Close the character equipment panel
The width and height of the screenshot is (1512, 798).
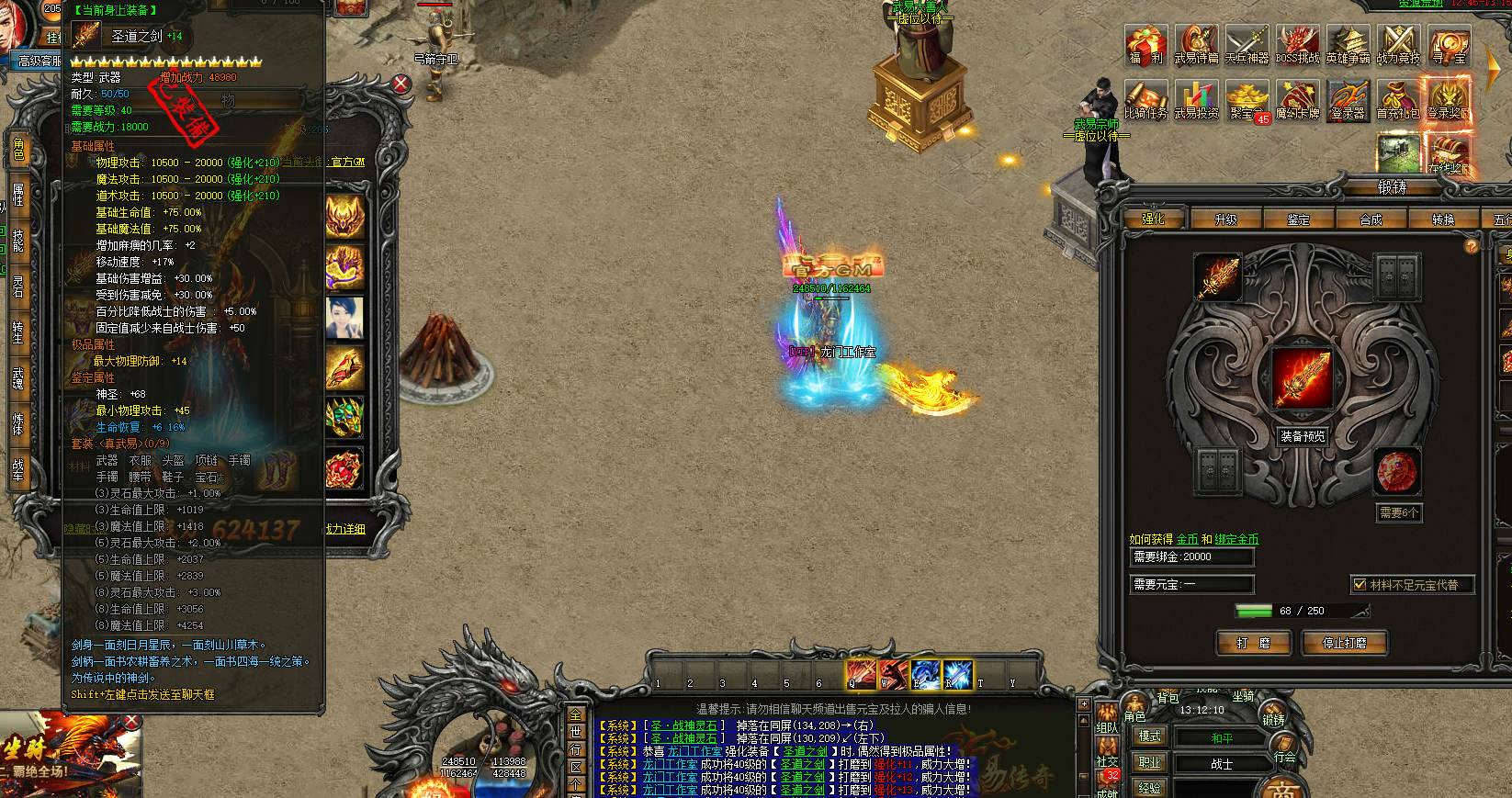[x=401, y=84]
